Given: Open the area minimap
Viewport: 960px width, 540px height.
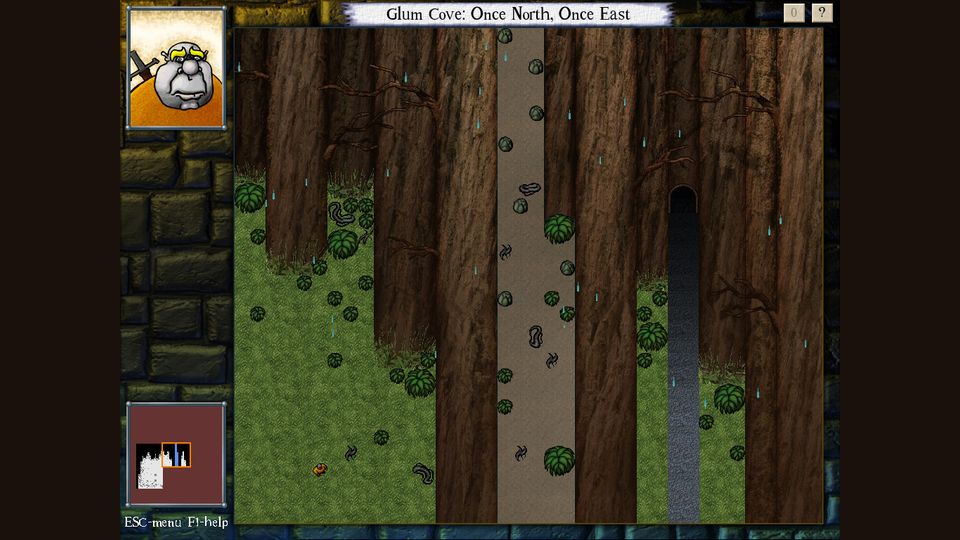Looking at the screenshot, I should pyautogui.click(x=176, y=455).
